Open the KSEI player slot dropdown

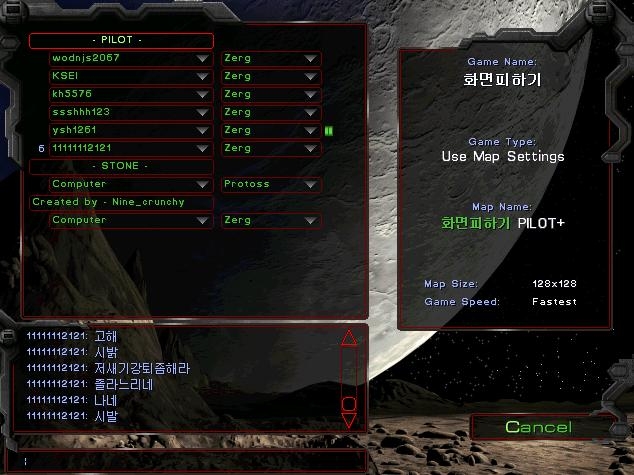203,77
